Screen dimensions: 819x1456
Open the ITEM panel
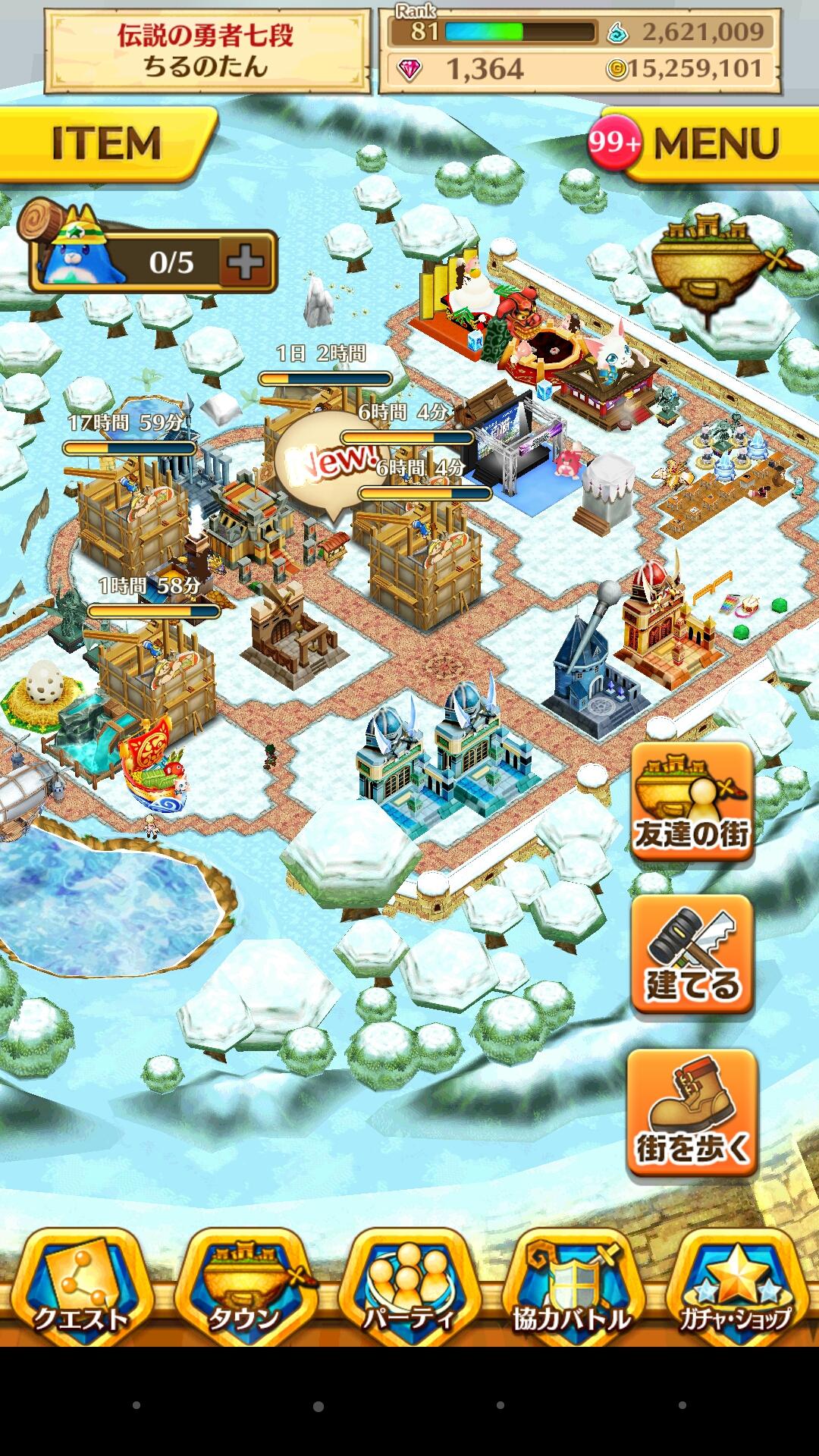click(106, 143)
